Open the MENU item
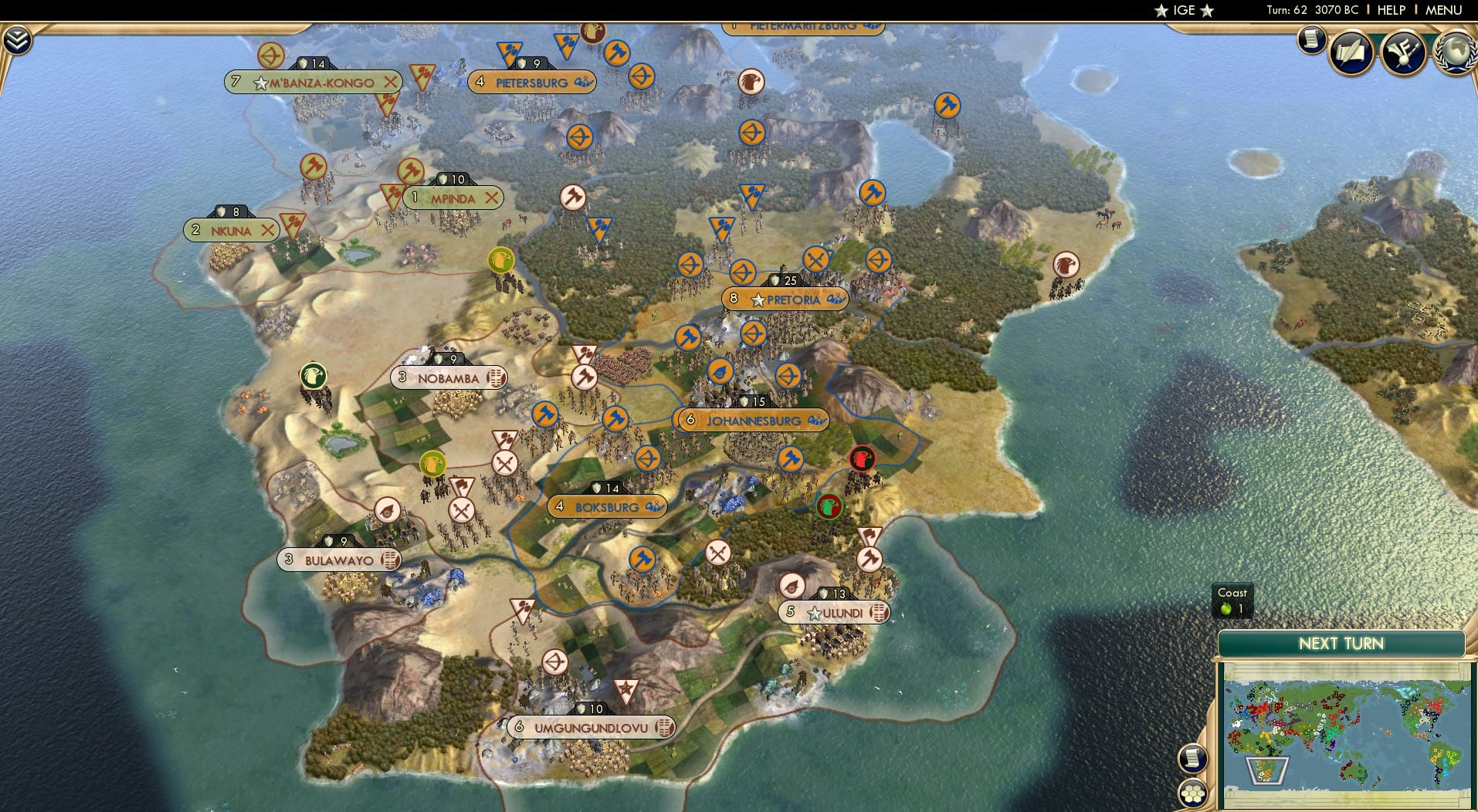Viewport: 1478px width, 812px height. click(1442, 10)
